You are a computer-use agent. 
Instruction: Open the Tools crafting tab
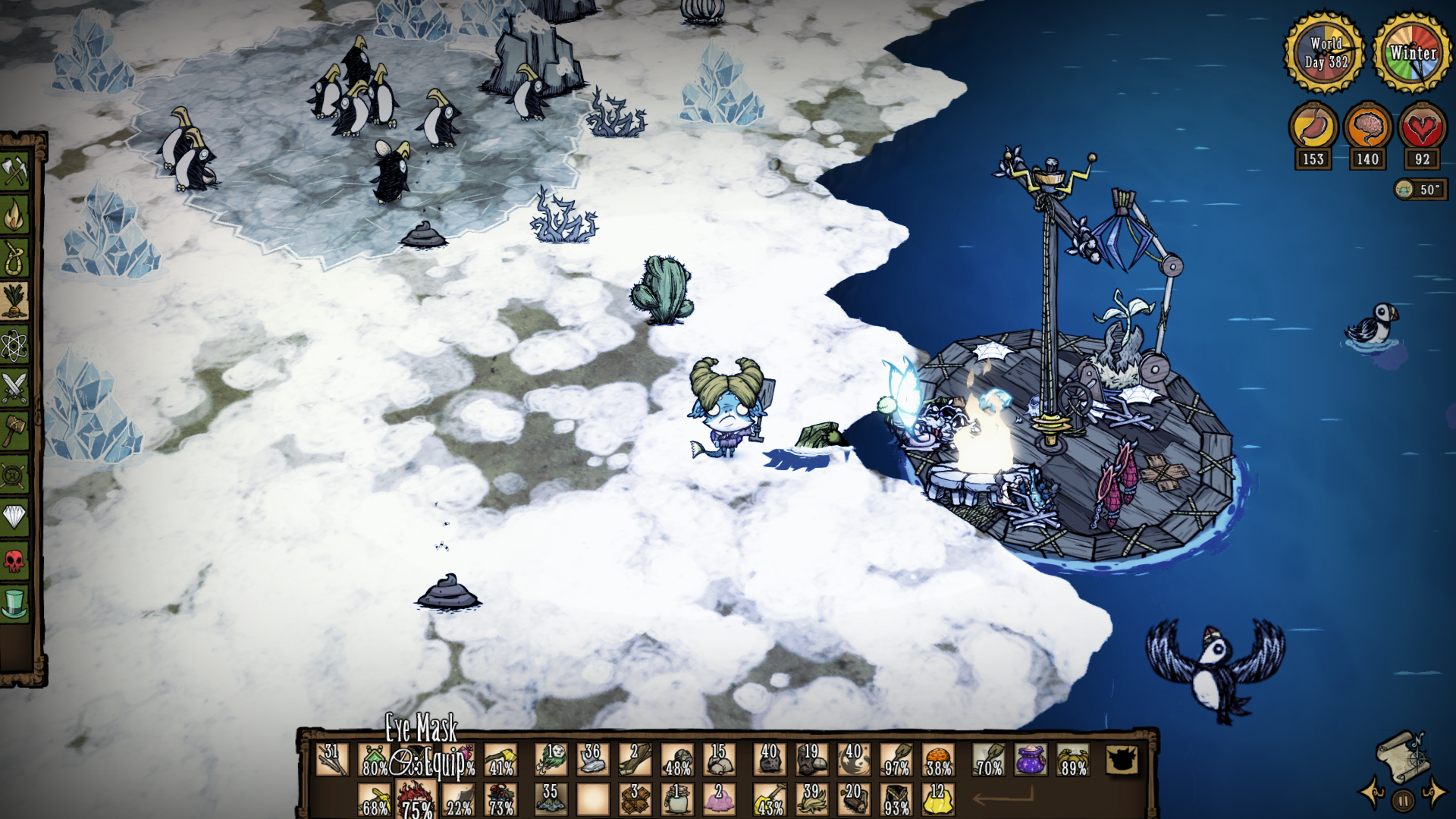[14, 171]
